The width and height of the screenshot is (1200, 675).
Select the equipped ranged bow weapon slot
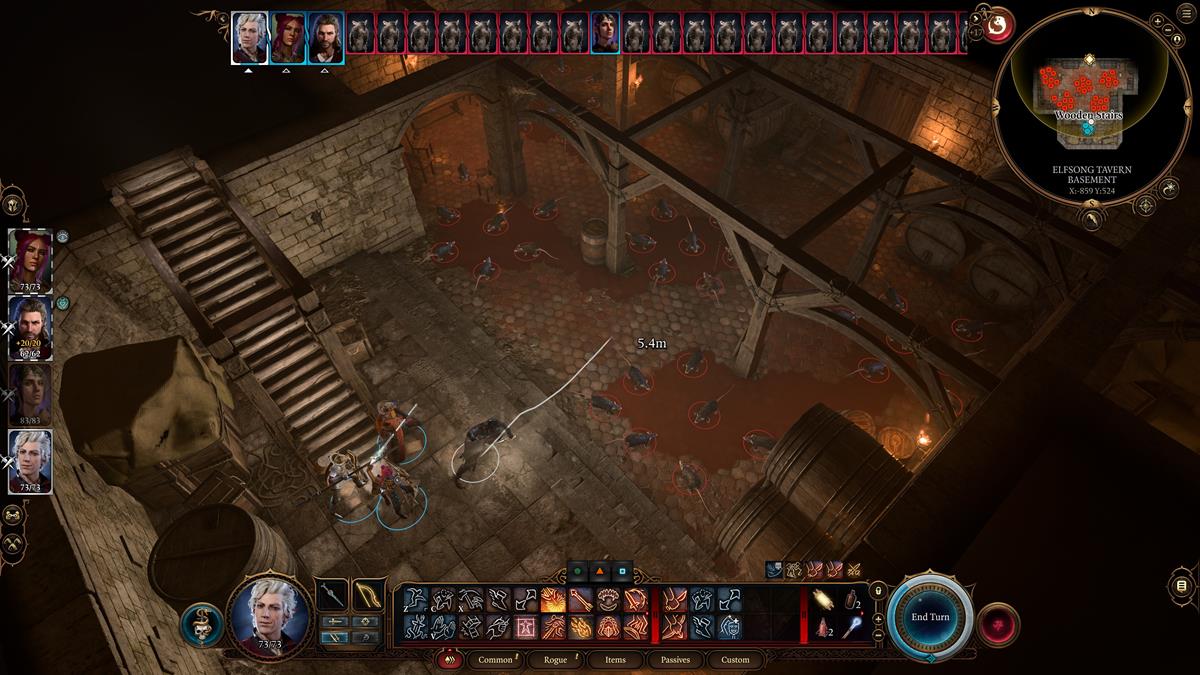point(368,595)
